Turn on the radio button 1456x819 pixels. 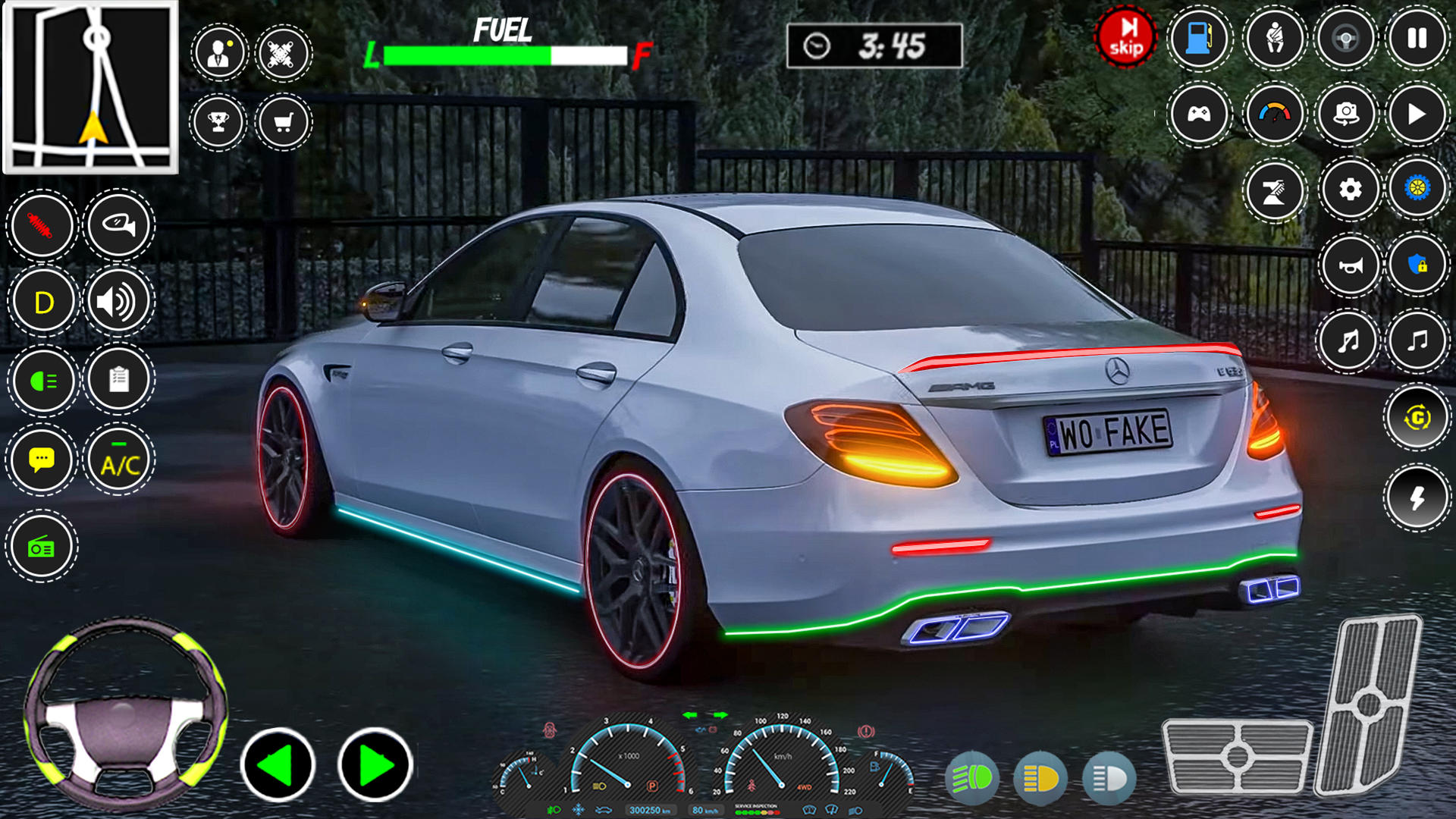coord(42,546)
